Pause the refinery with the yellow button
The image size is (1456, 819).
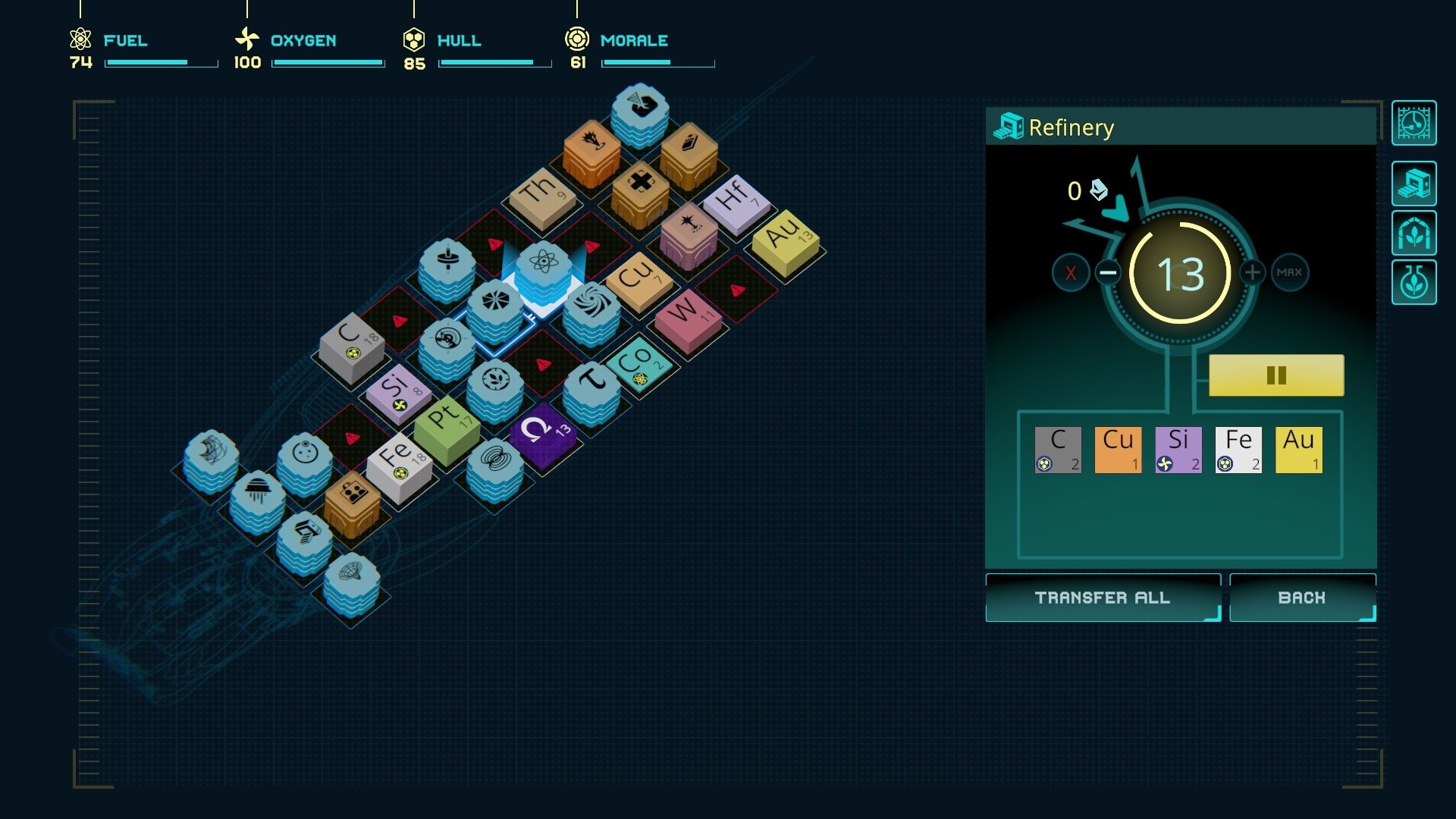[1276, 375]
